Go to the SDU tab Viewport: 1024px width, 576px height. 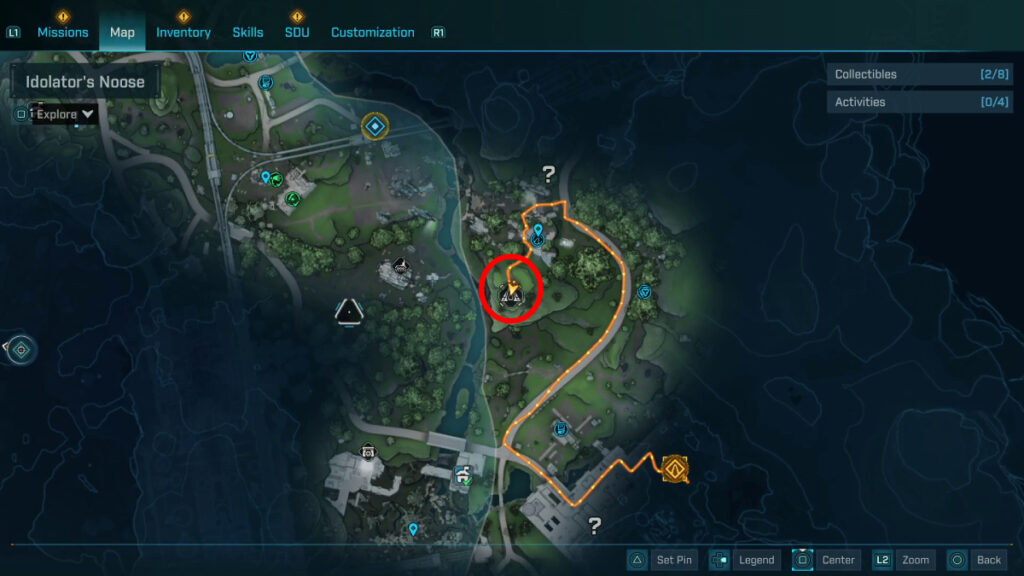[x=297, y=32]
